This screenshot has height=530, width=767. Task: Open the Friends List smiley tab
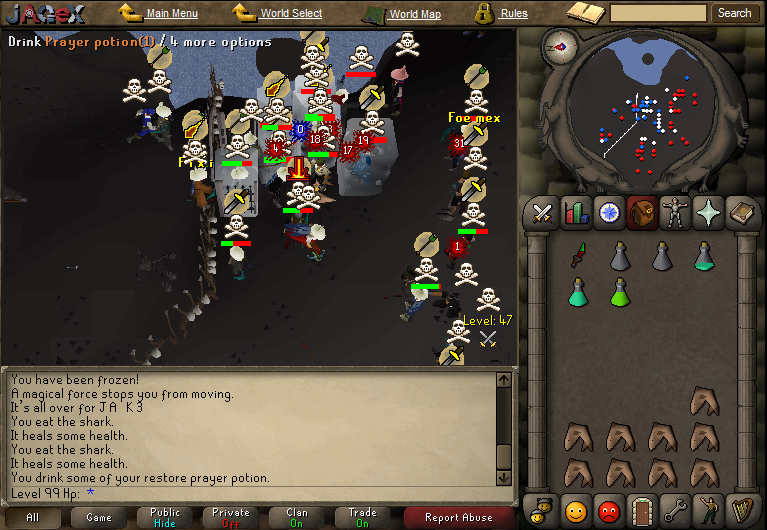[x=575, y=509]
